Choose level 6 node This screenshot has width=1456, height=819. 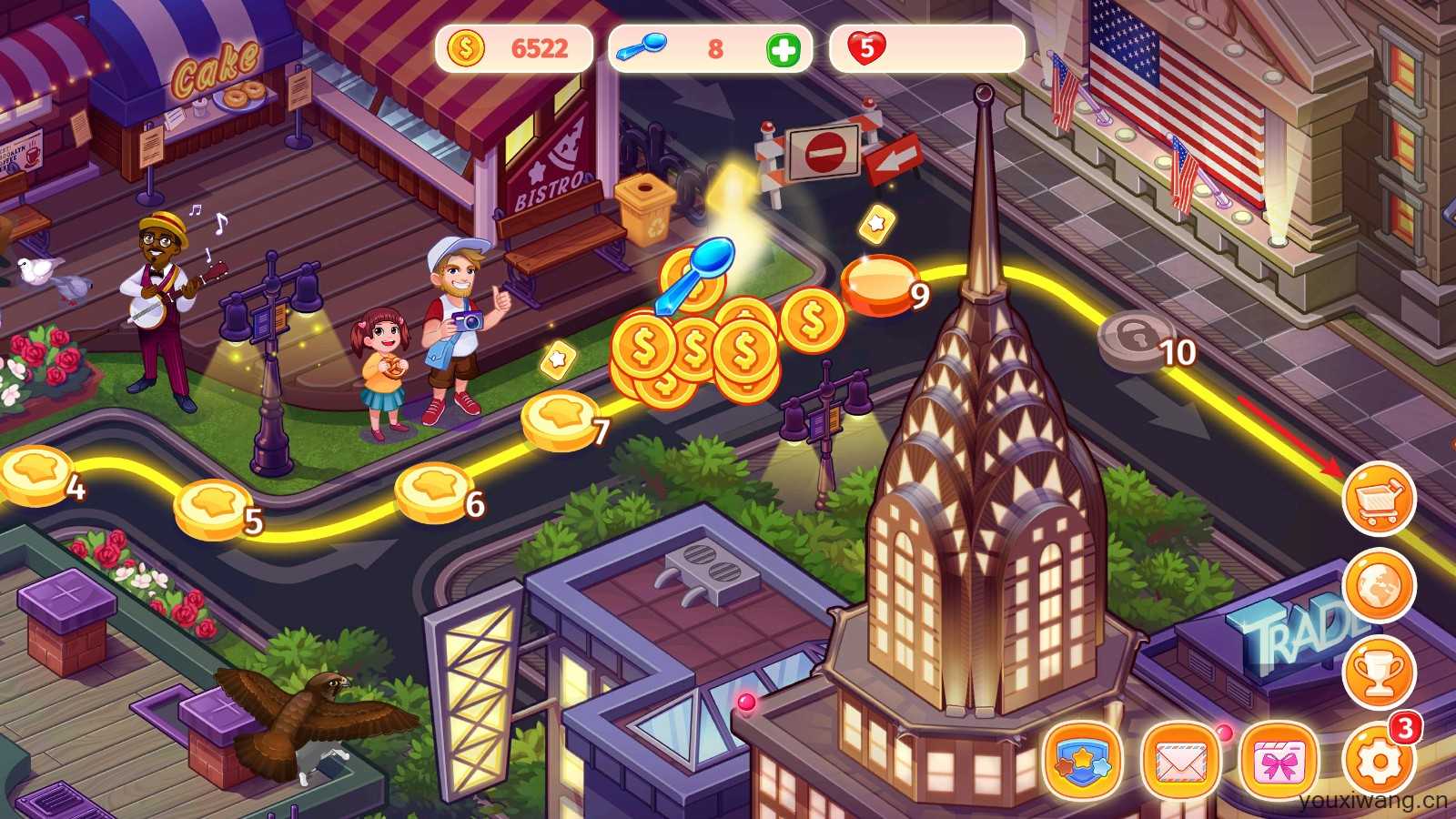pos(433,491)
